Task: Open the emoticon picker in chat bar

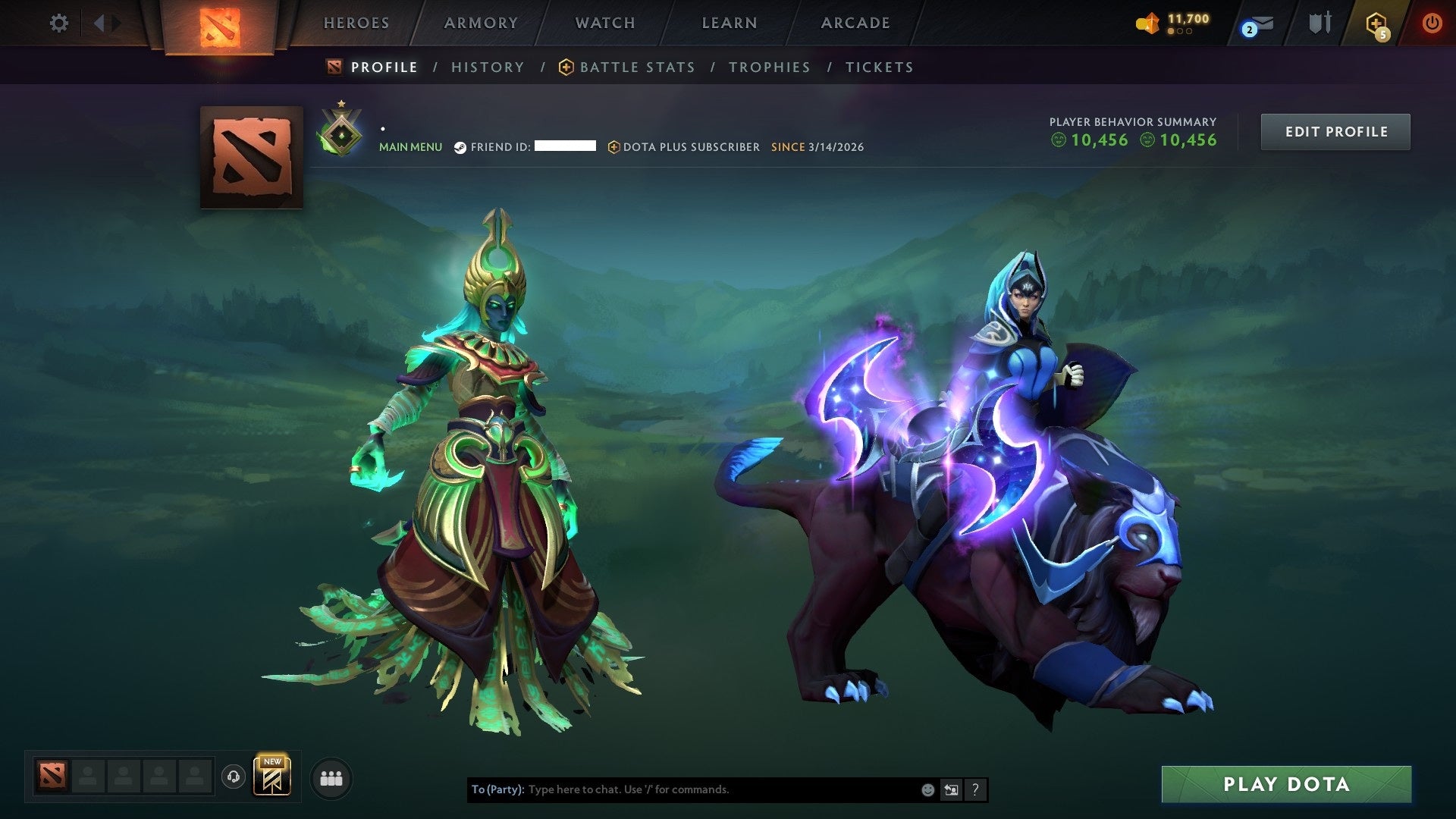Action: [927, 789]
